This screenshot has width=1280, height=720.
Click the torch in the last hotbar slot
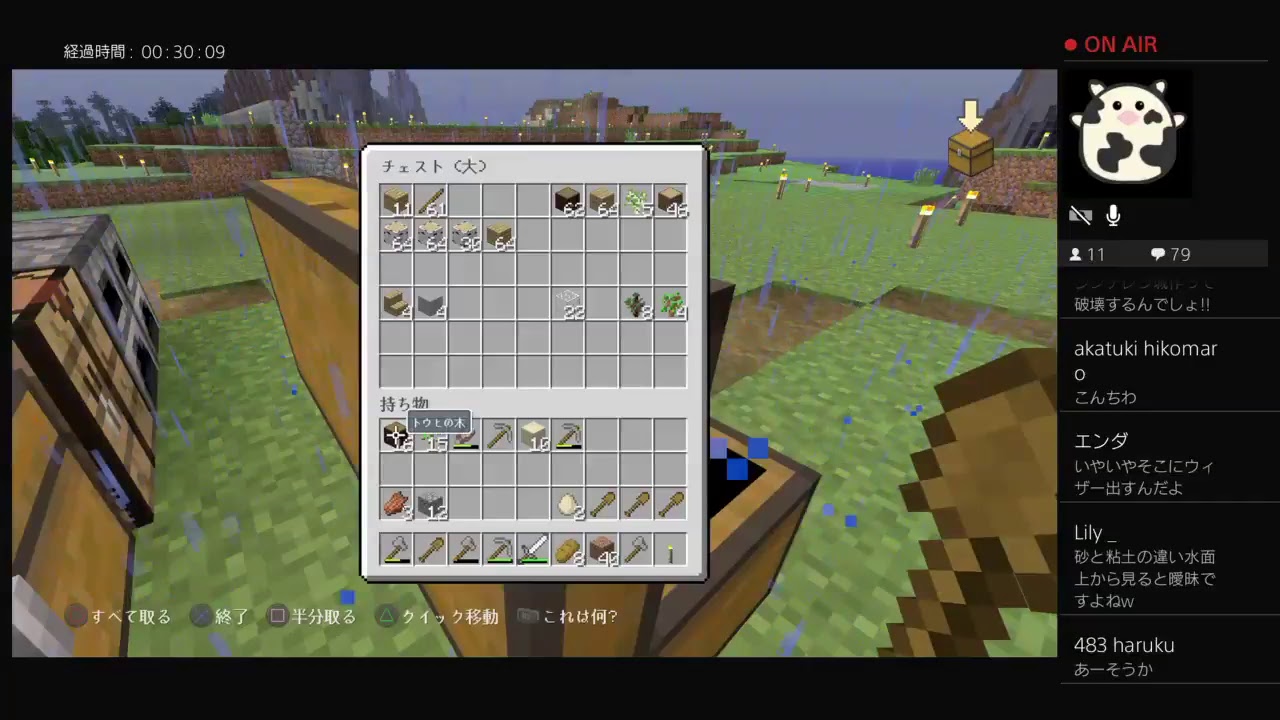point(670,550)
